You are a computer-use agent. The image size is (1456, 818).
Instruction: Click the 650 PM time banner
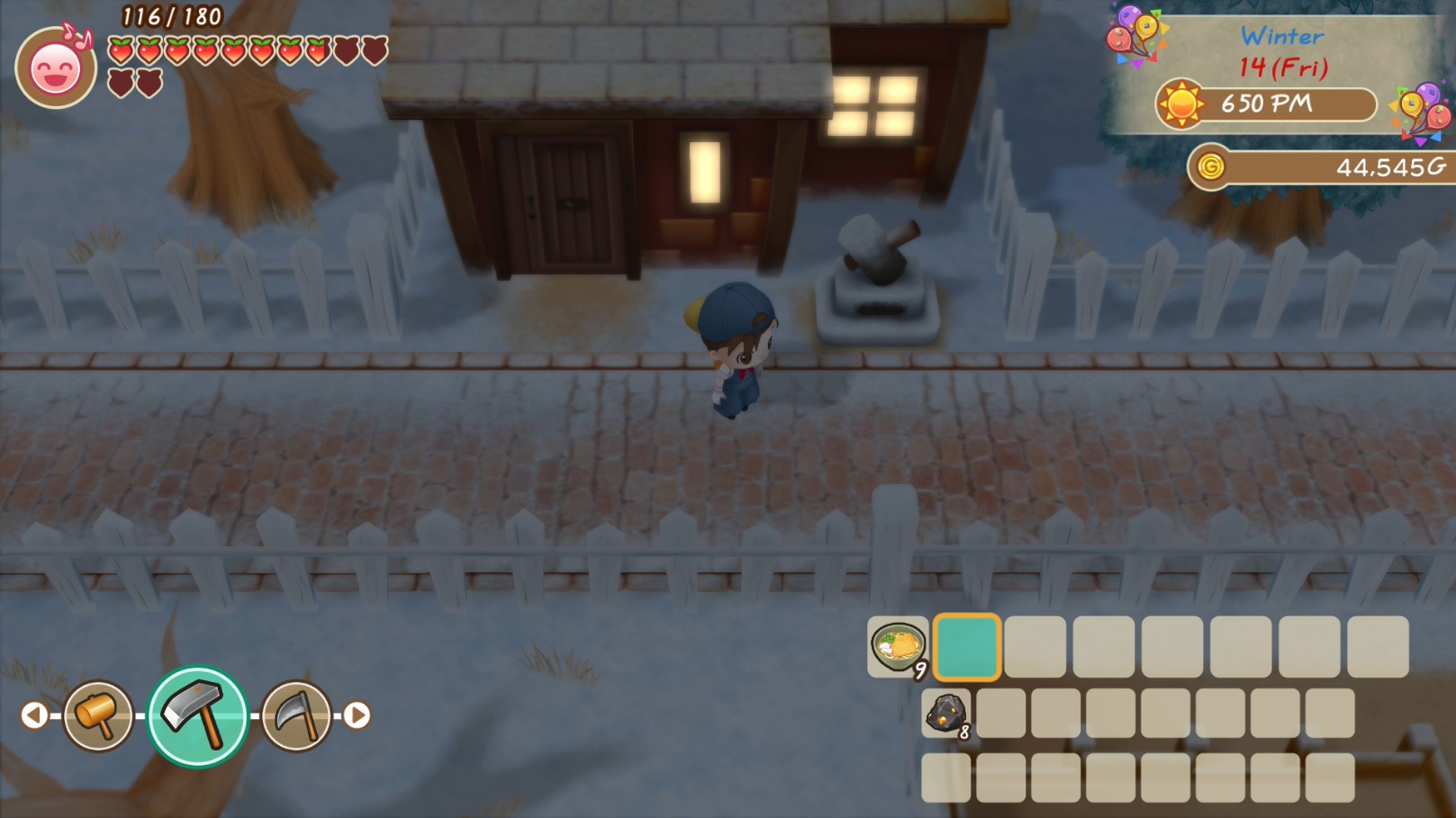tap(1268, 104)
